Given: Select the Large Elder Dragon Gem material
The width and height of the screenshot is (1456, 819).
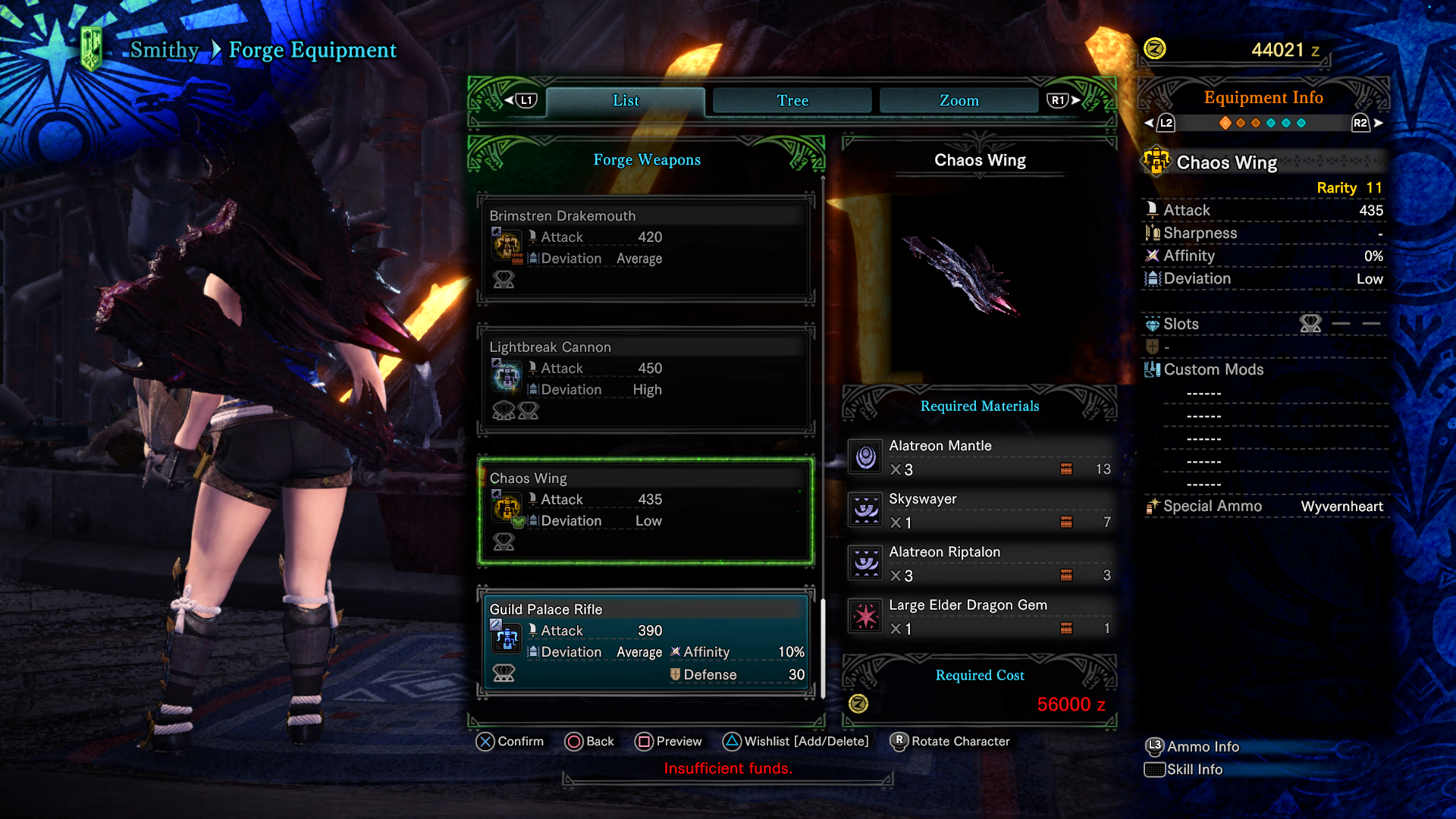Looking at the screenshot, I should coord(980,617).
